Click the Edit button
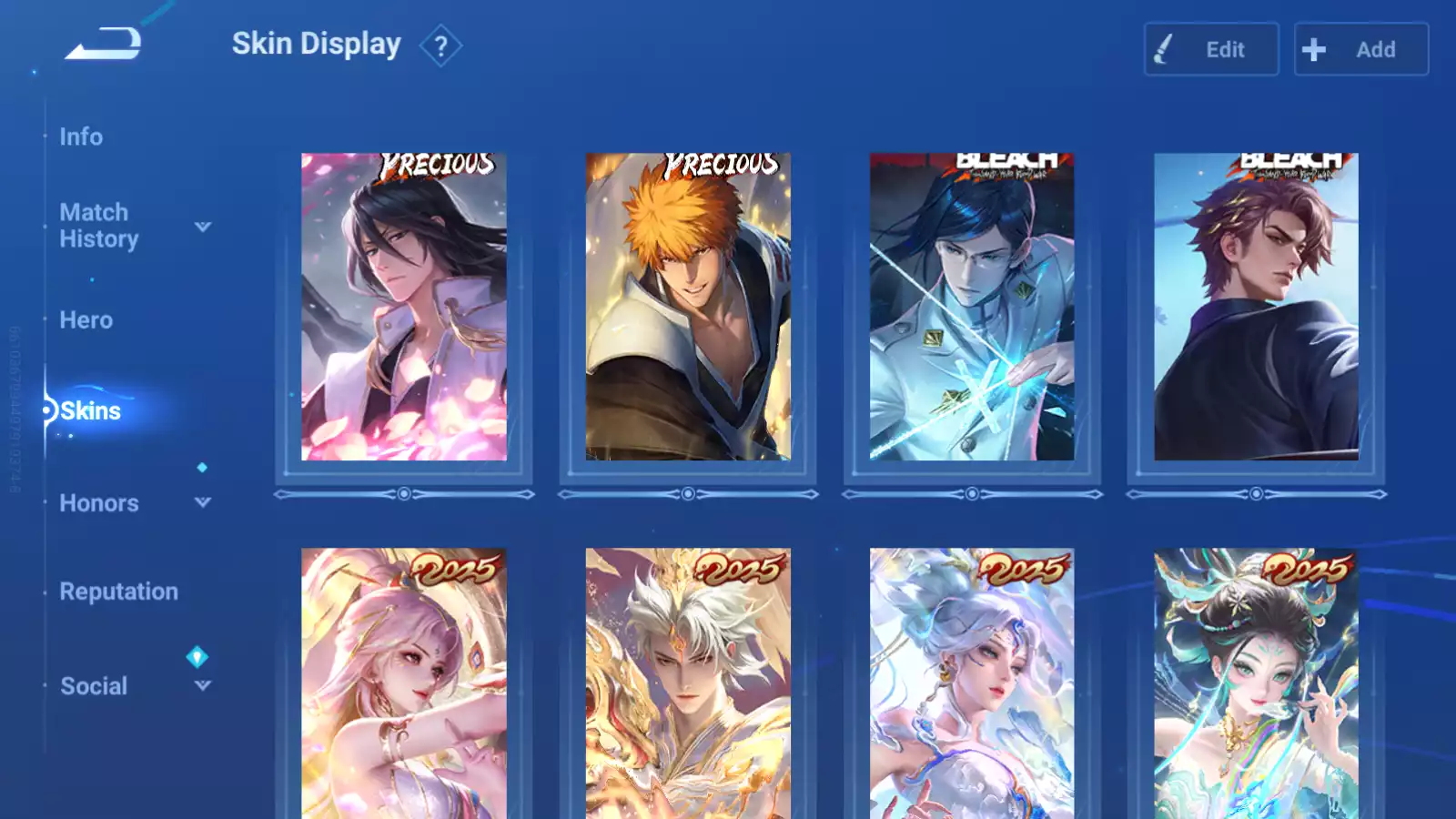This screenshot has height=819, width=1456. 1210,49
